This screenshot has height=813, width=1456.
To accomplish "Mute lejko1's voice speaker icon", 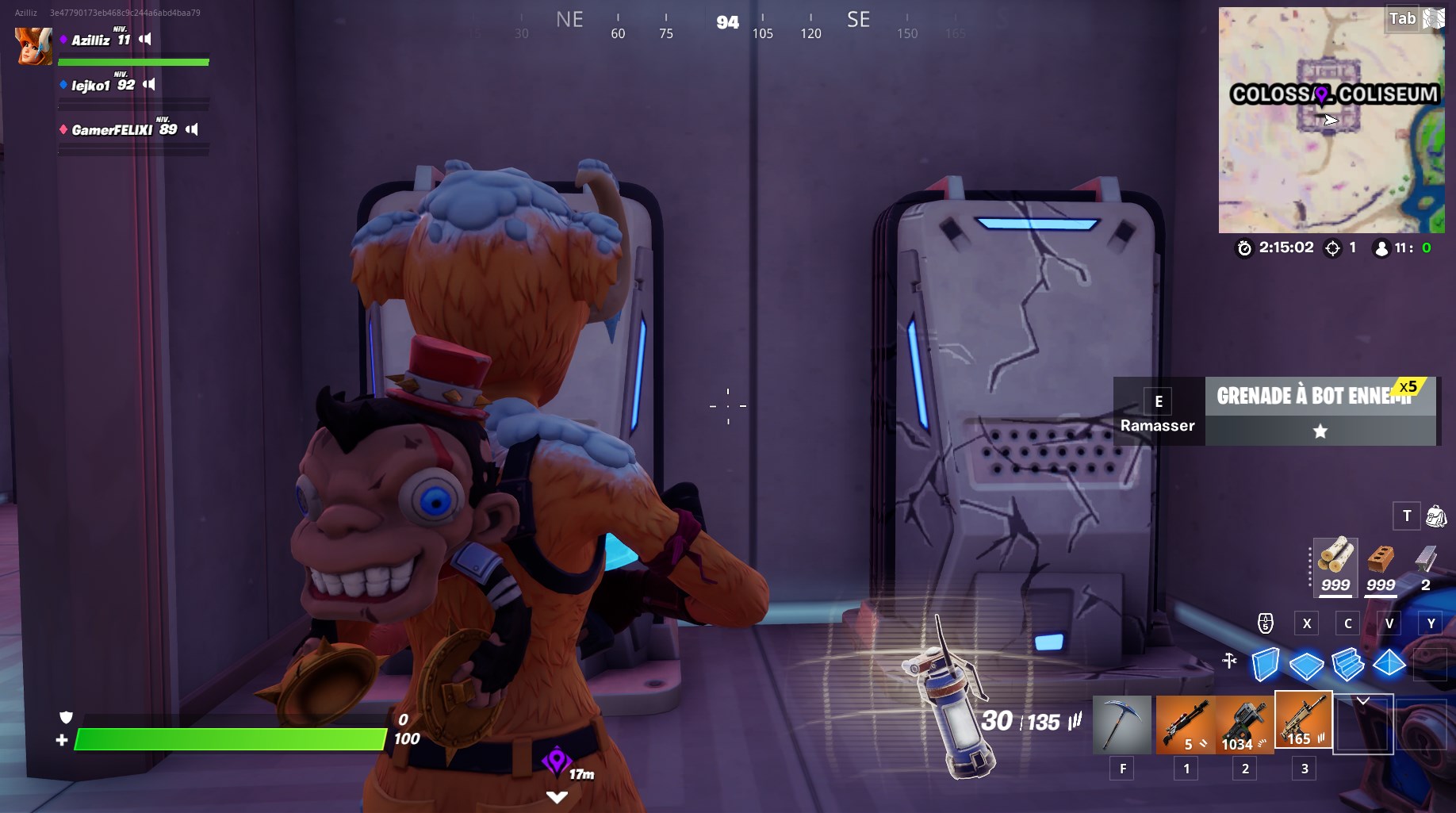I will (x=150, y=82).
